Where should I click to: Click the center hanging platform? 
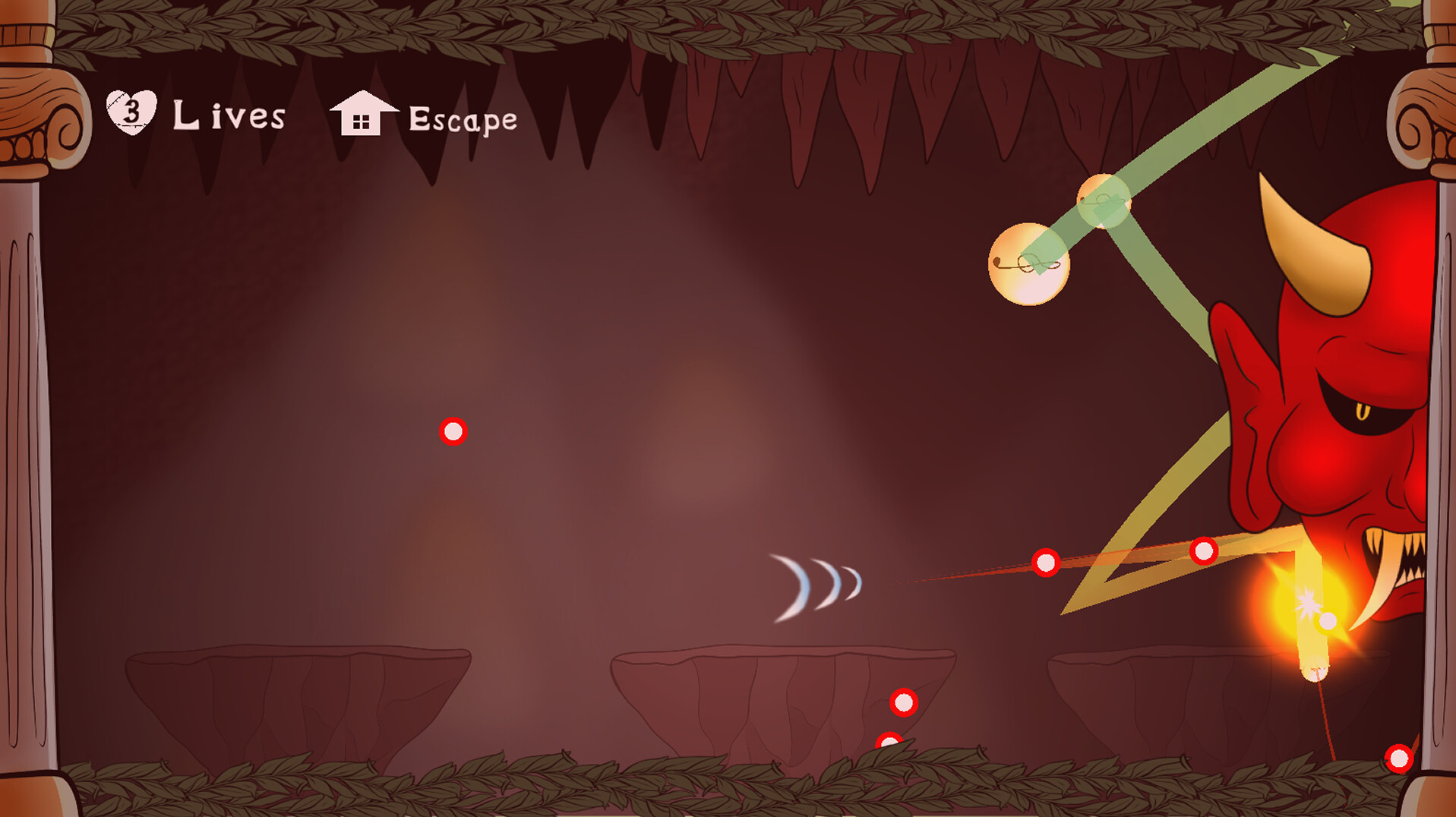pos(782,683)
